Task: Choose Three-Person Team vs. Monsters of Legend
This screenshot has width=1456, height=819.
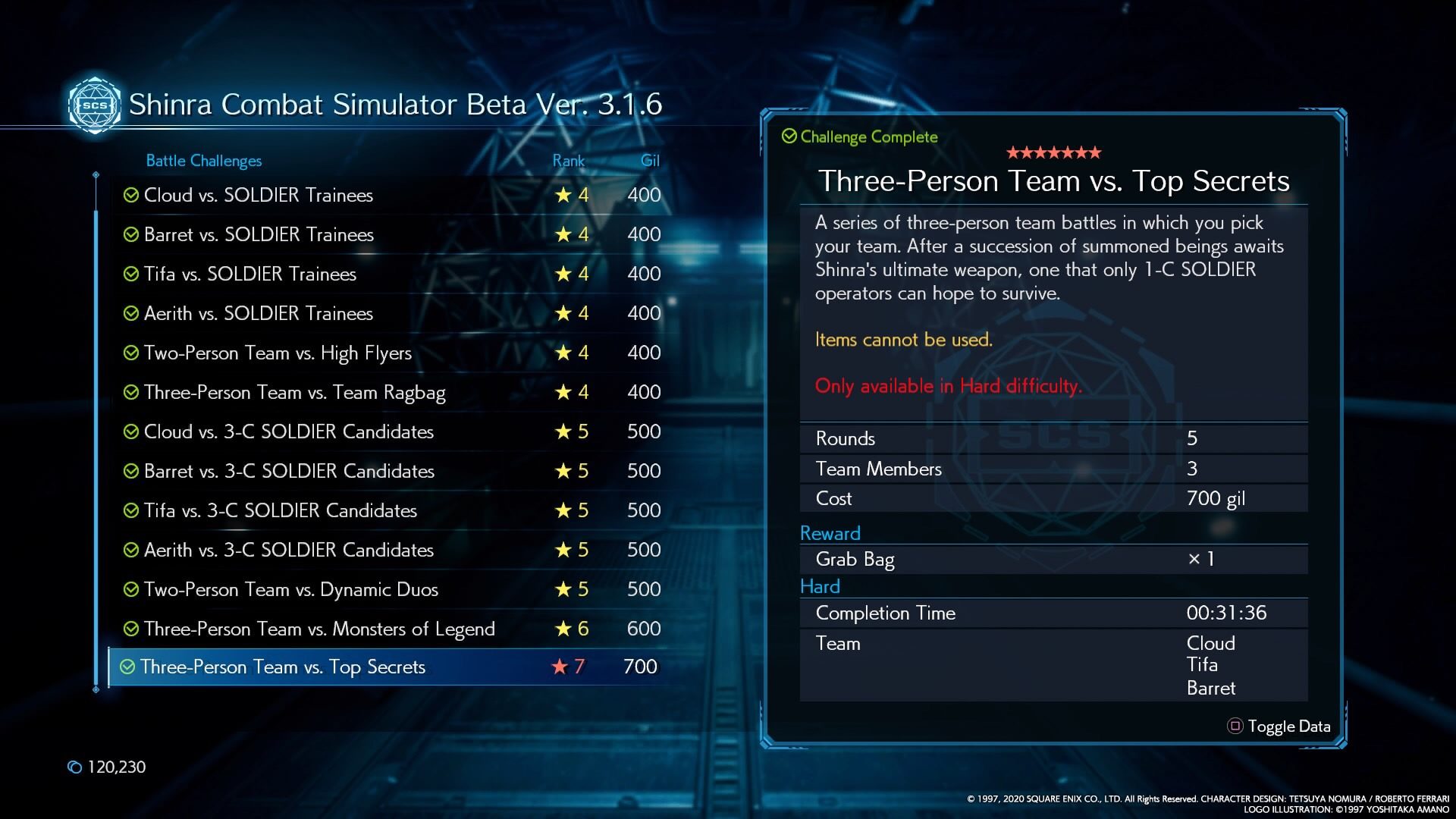Action: click(318, 629)
